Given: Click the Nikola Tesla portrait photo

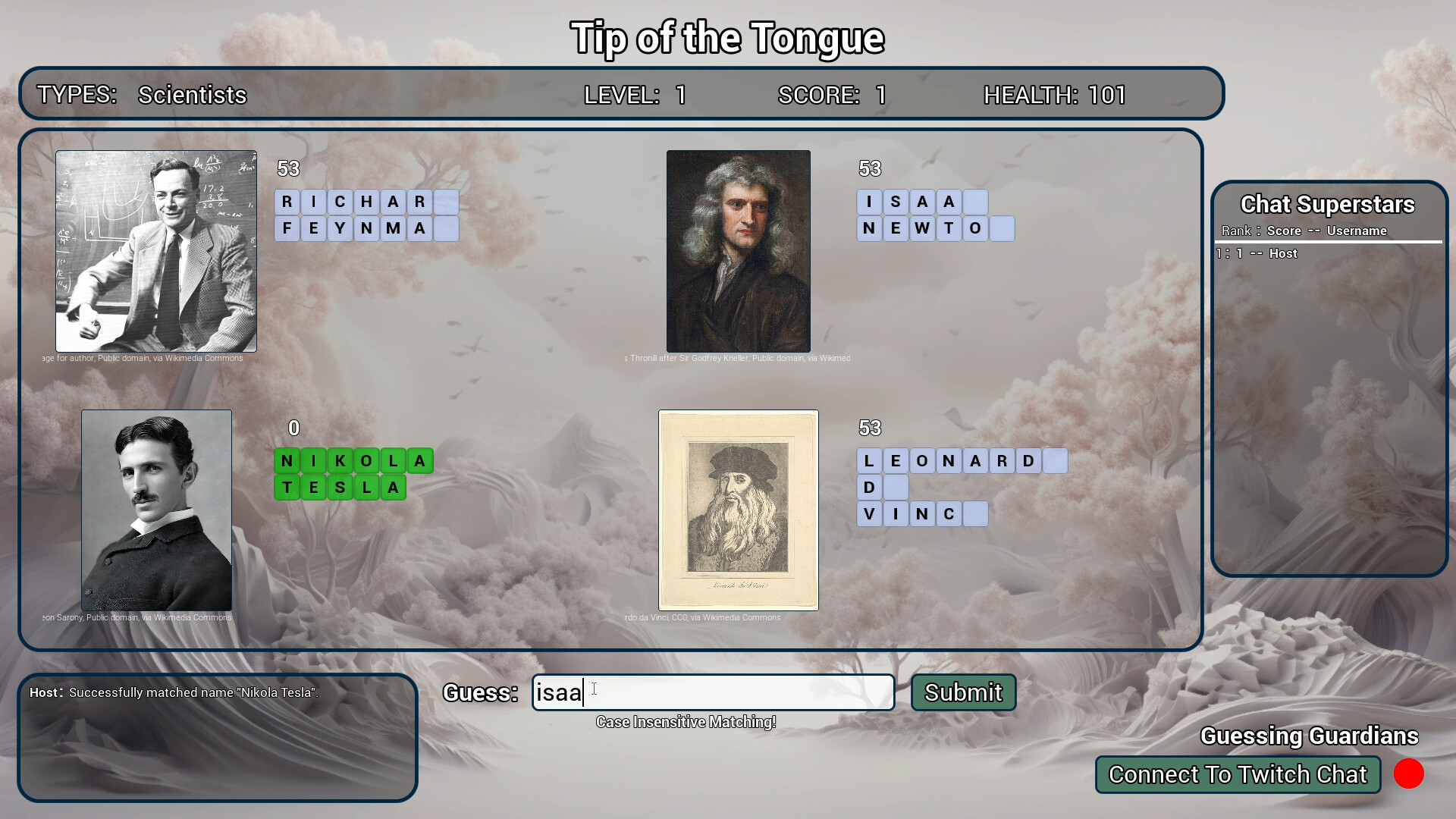Looking at the screenshot, I should tap(155, 510).
